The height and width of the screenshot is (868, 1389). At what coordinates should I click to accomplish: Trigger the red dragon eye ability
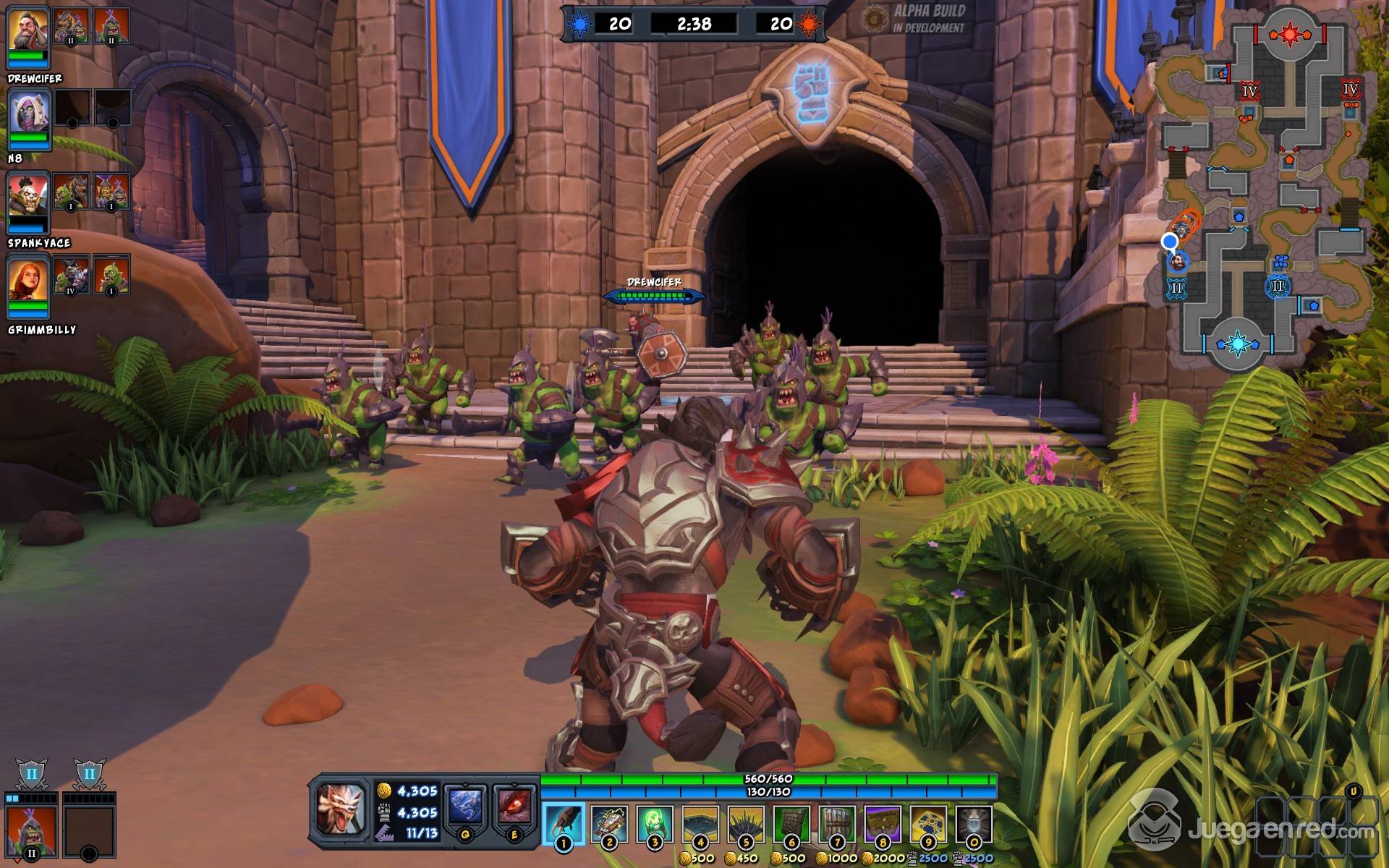coord(514,808)
